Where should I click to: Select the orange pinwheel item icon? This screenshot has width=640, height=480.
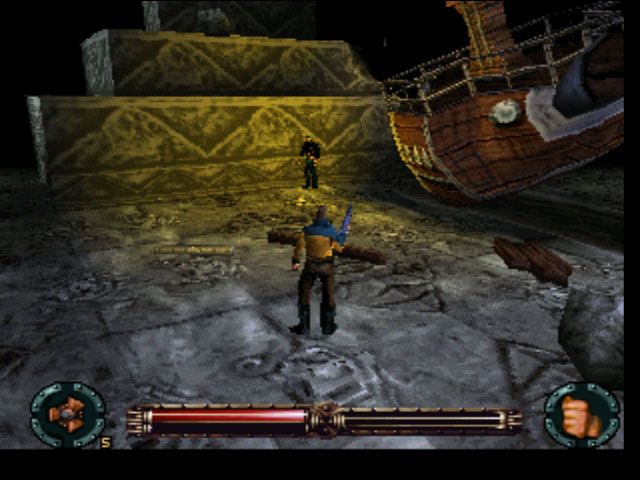[67, 414]
